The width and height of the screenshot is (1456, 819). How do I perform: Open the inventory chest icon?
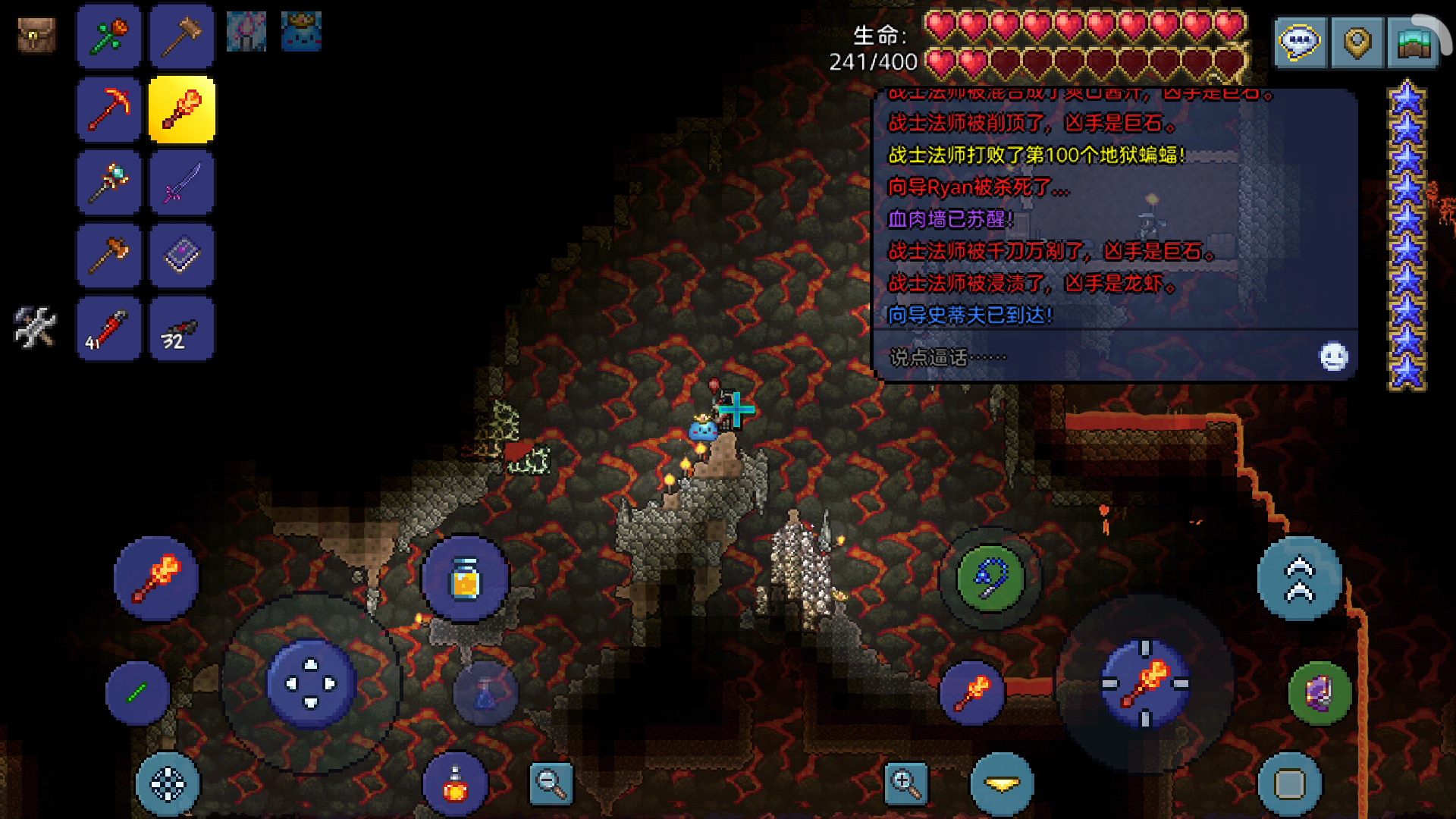tap(36, 35)
